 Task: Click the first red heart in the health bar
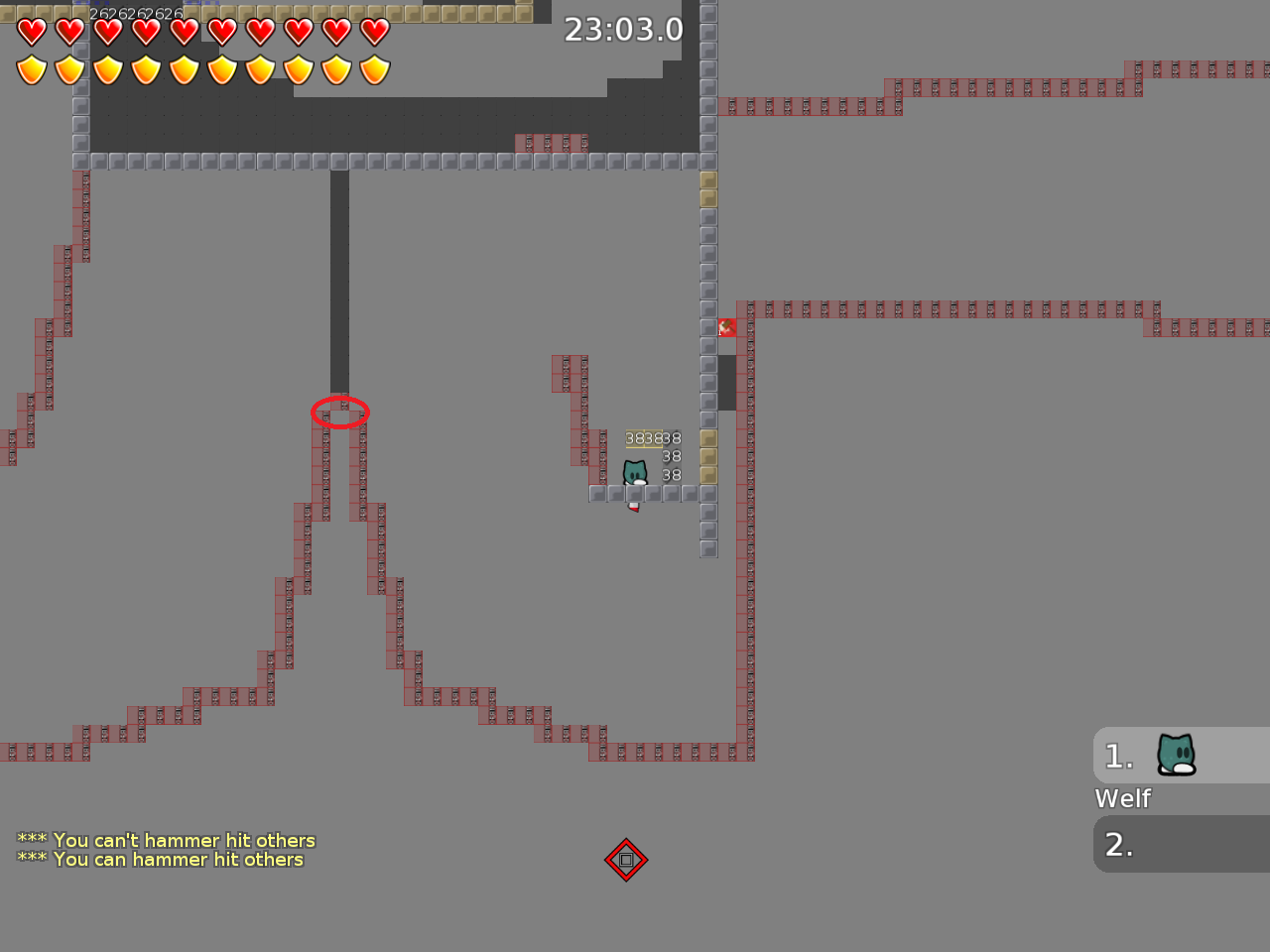click(x=31, y=31)
